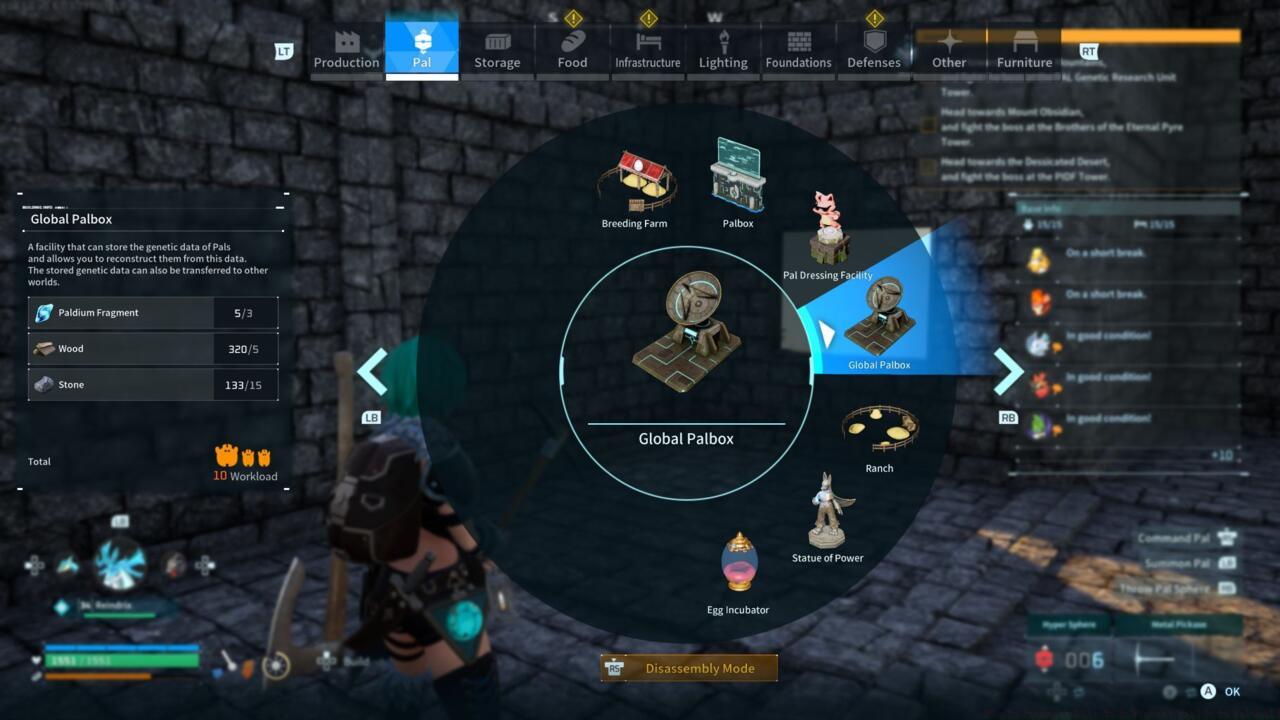Open the Defenses build tab
The width and height of the screenshot is (1280, 720).
click(873, 45)
